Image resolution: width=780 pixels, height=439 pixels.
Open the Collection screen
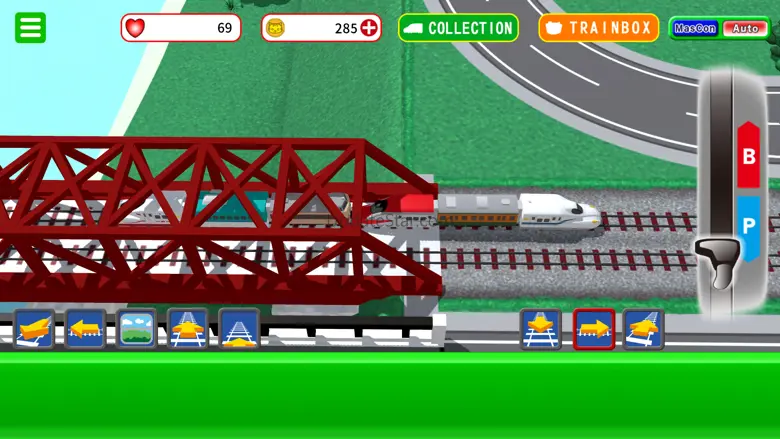458,28
